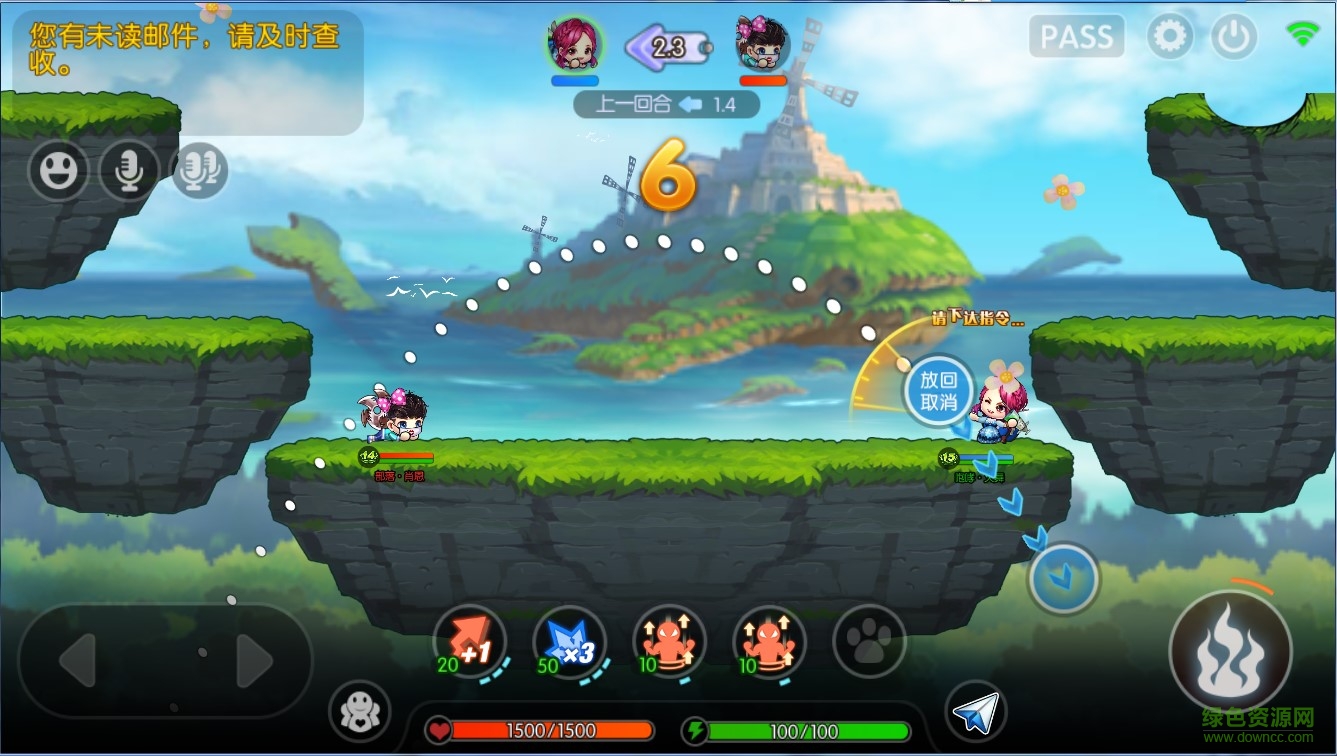Use the first strength buff skill costing 10
Screen dimensions: 1337x756
click(669, 642)
